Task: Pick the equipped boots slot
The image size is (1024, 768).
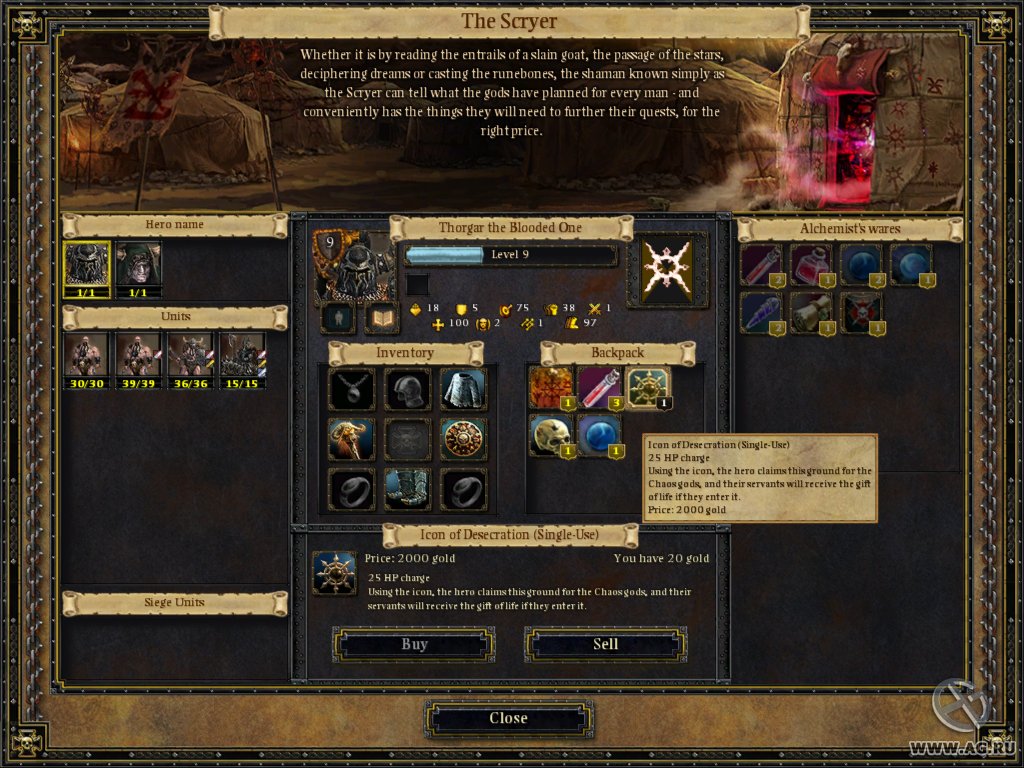Action: [x=408, y=489]
